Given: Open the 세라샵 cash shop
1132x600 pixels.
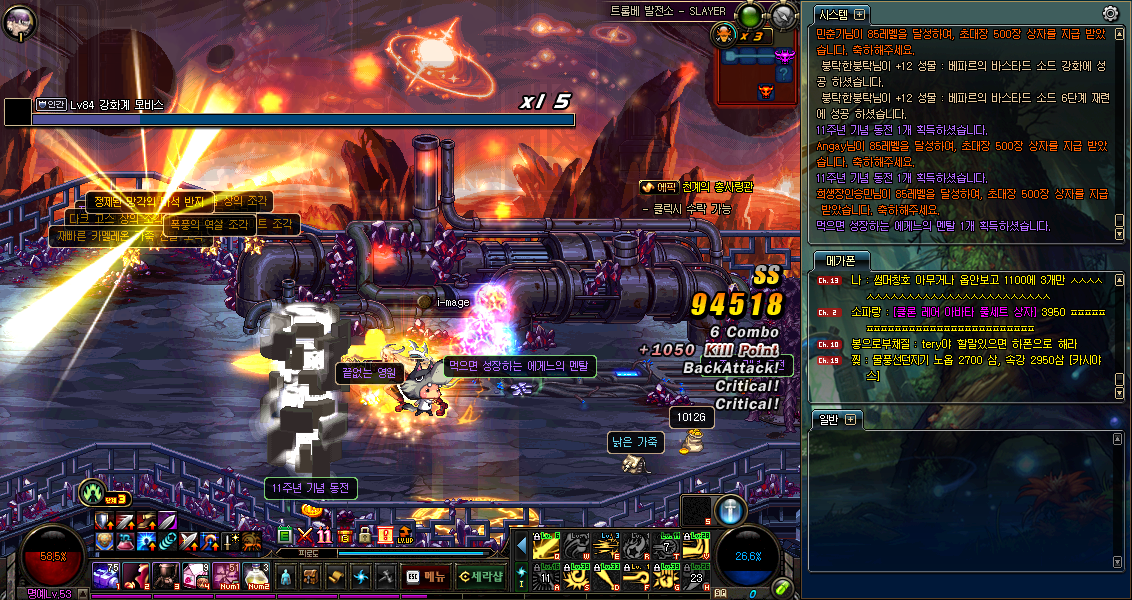Looking at the screenshot, I should (481, 576).
